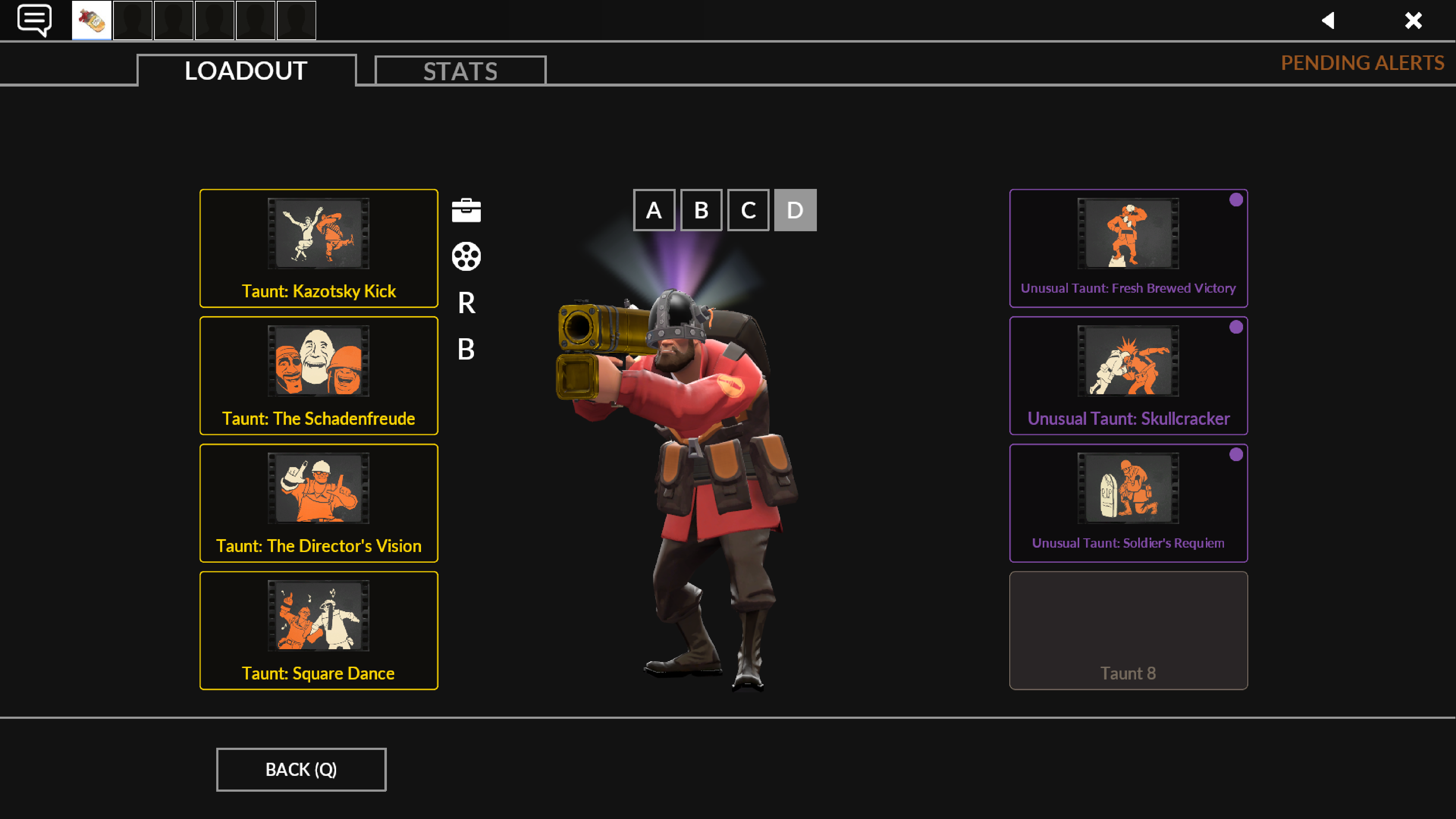Select loadout preset C

(x=748, y=210)
